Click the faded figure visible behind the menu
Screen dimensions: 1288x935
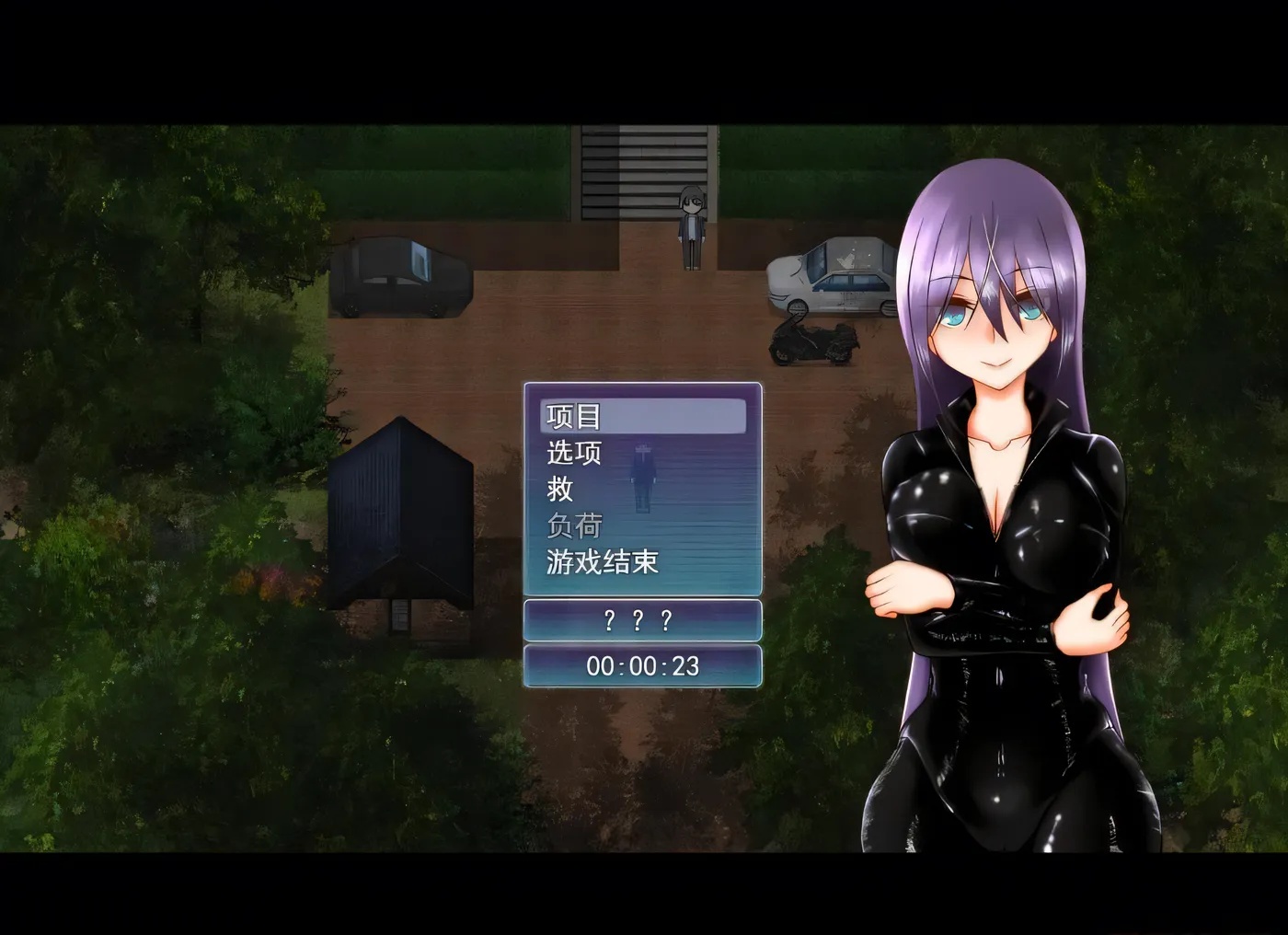(x=642, y=479)
